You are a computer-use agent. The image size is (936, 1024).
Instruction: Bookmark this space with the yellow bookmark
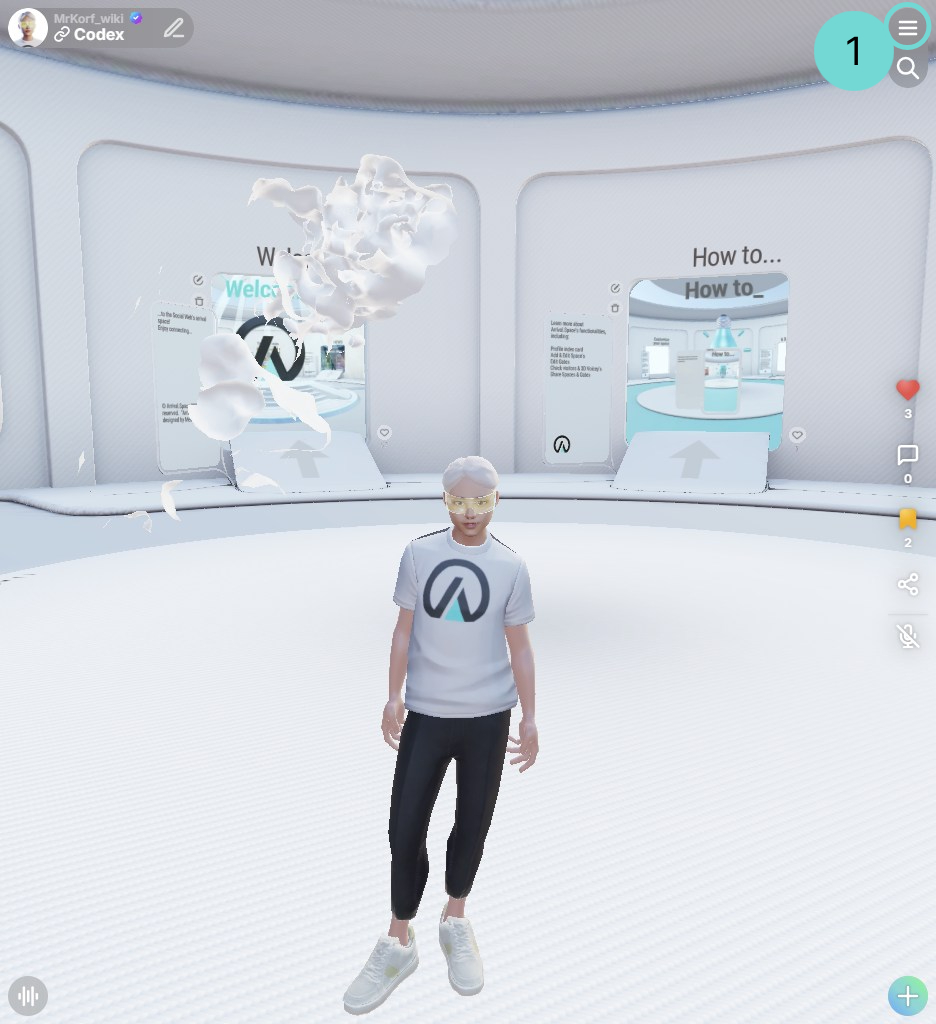point(908,519)
